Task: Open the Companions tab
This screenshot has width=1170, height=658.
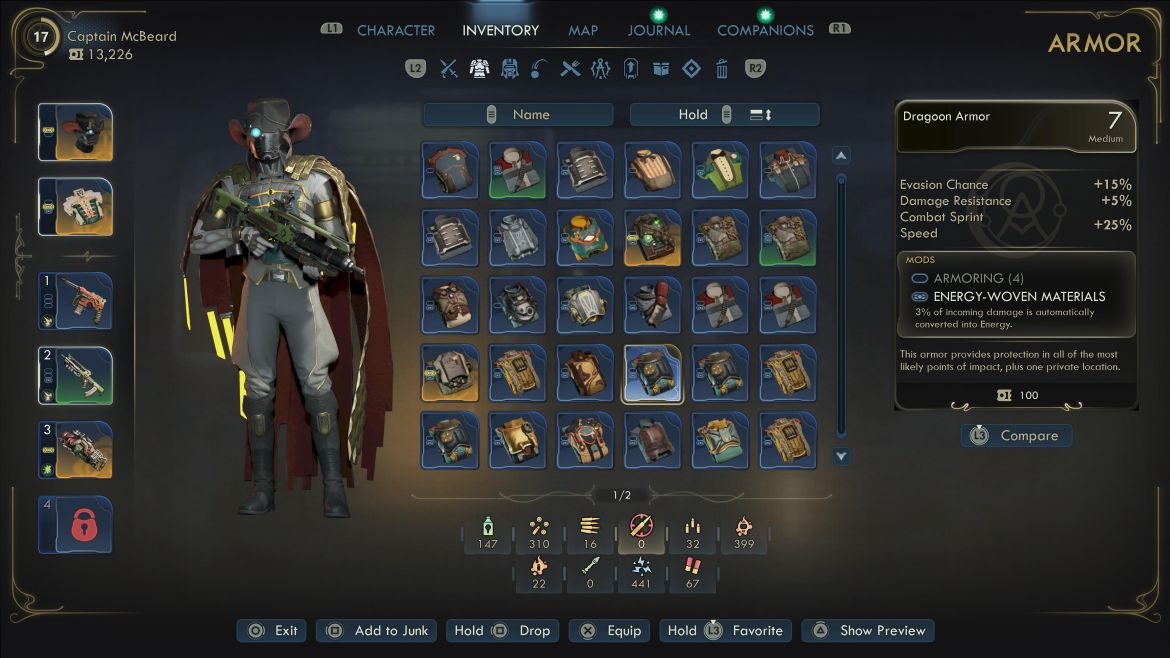Action: (x=765, y=30)
